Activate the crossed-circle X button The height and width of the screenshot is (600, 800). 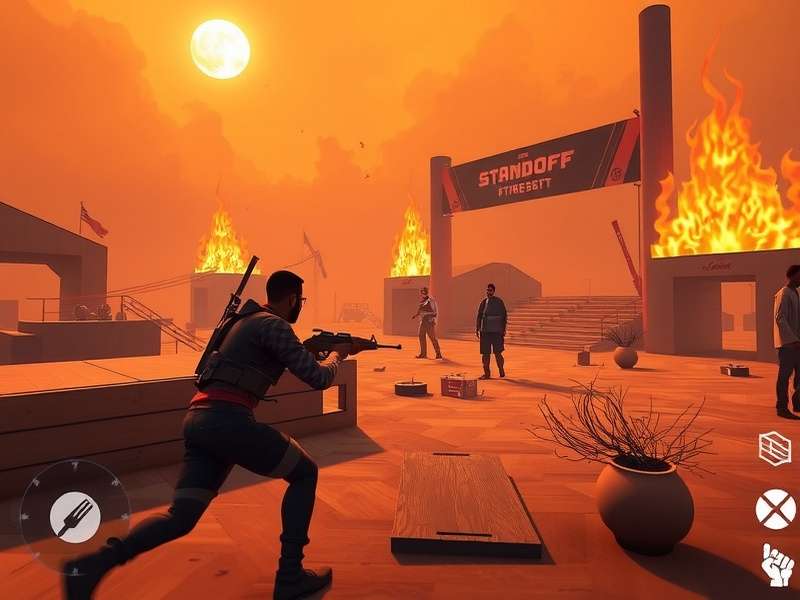coord(775,509)
